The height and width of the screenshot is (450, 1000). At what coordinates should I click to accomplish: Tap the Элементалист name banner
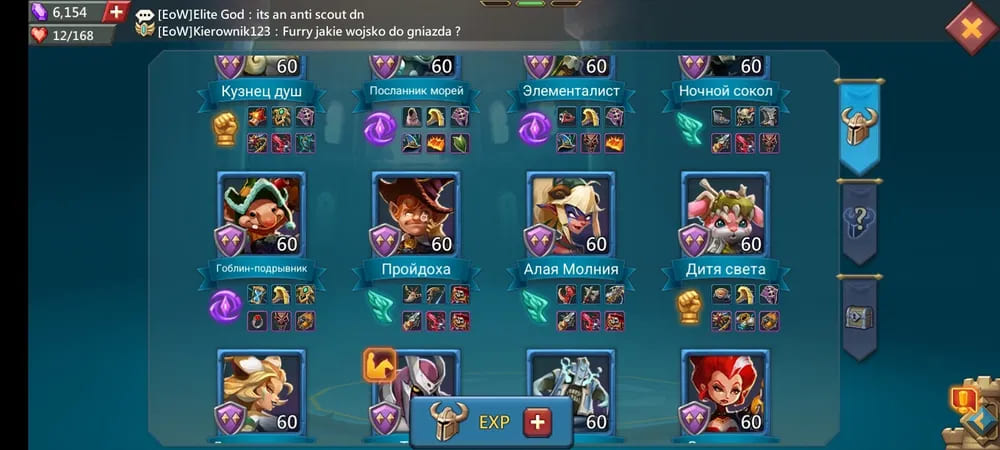tap(571, 92)
